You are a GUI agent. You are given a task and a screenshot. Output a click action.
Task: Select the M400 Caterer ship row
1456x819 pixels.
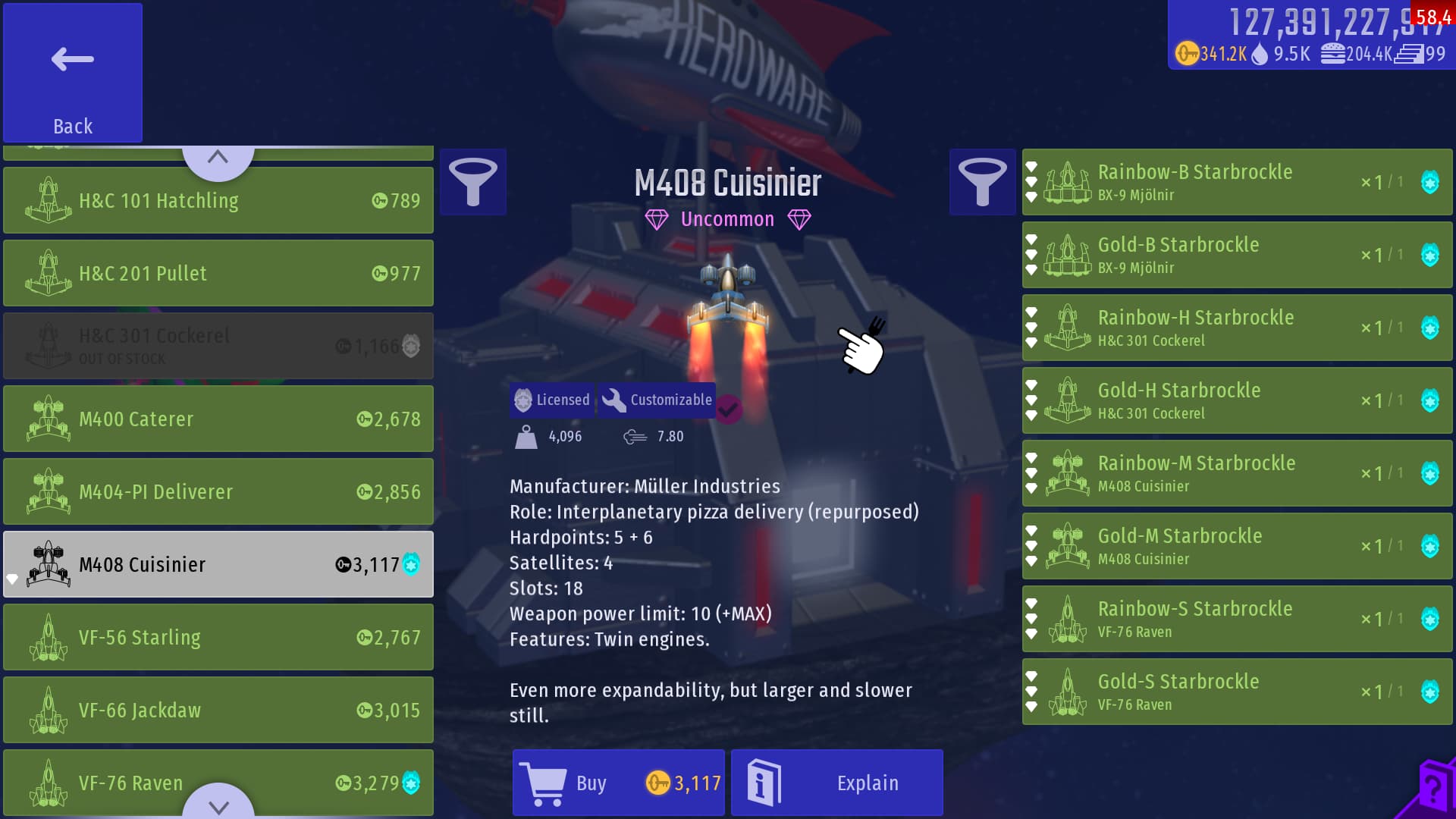coord(218,419)
